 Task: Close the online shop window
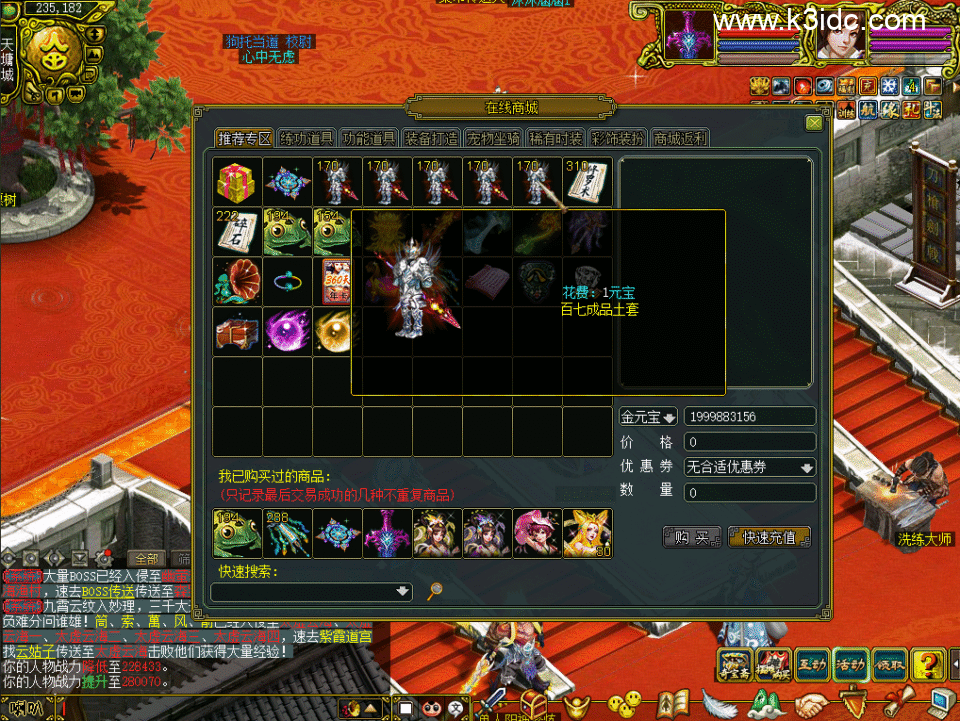pos(814,123)
